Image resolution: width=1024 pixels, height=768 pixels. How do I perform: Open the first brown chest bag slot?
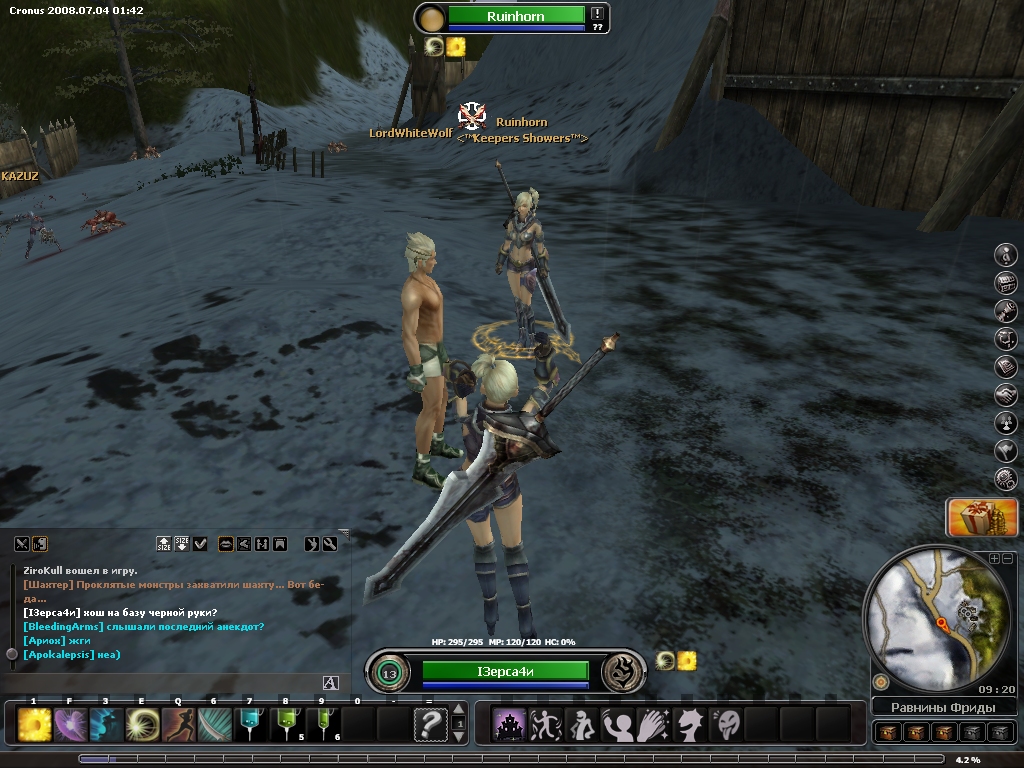[888, 732]
